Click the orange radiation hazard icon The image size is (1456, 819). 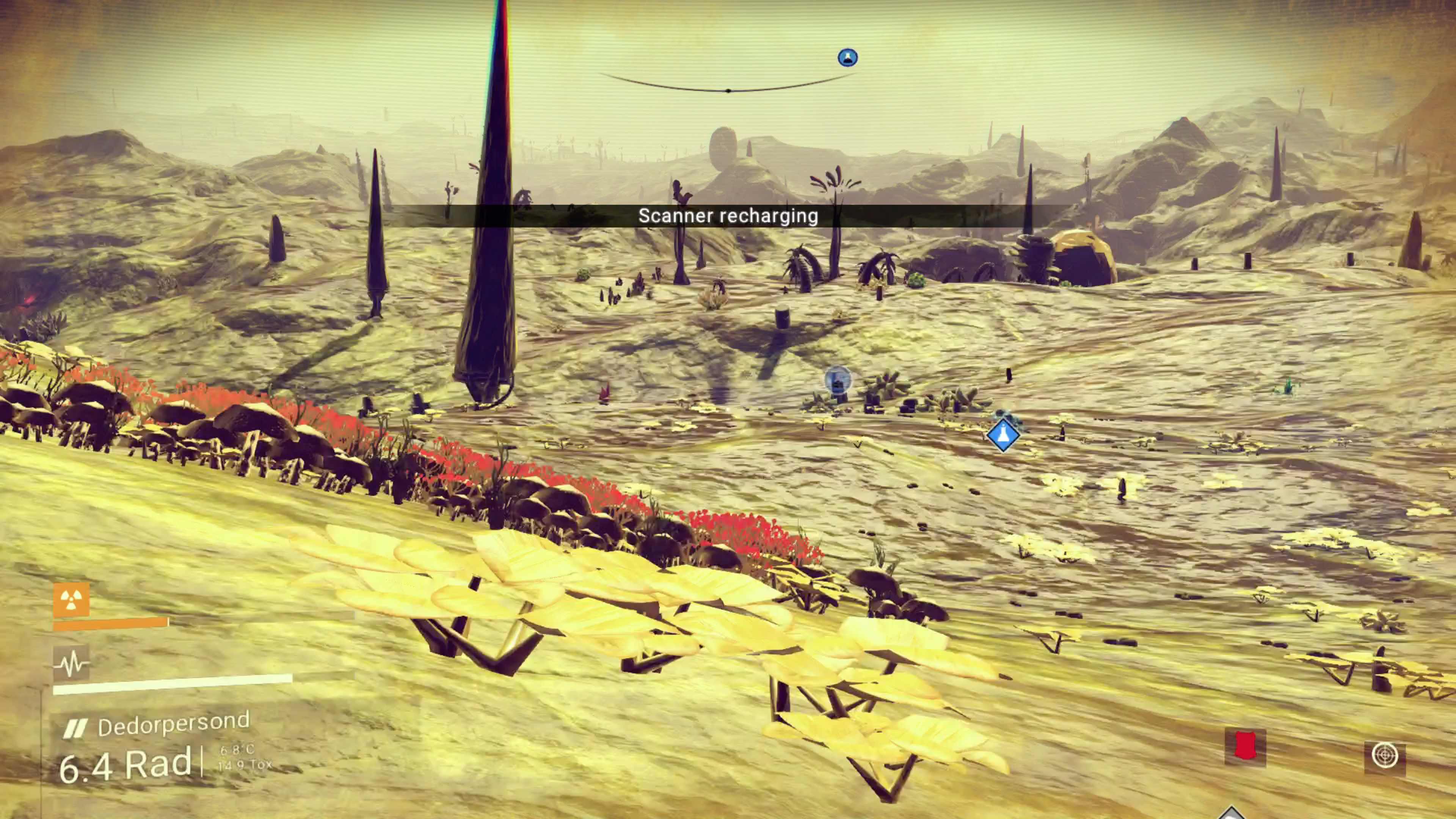[x=71, y=600]
